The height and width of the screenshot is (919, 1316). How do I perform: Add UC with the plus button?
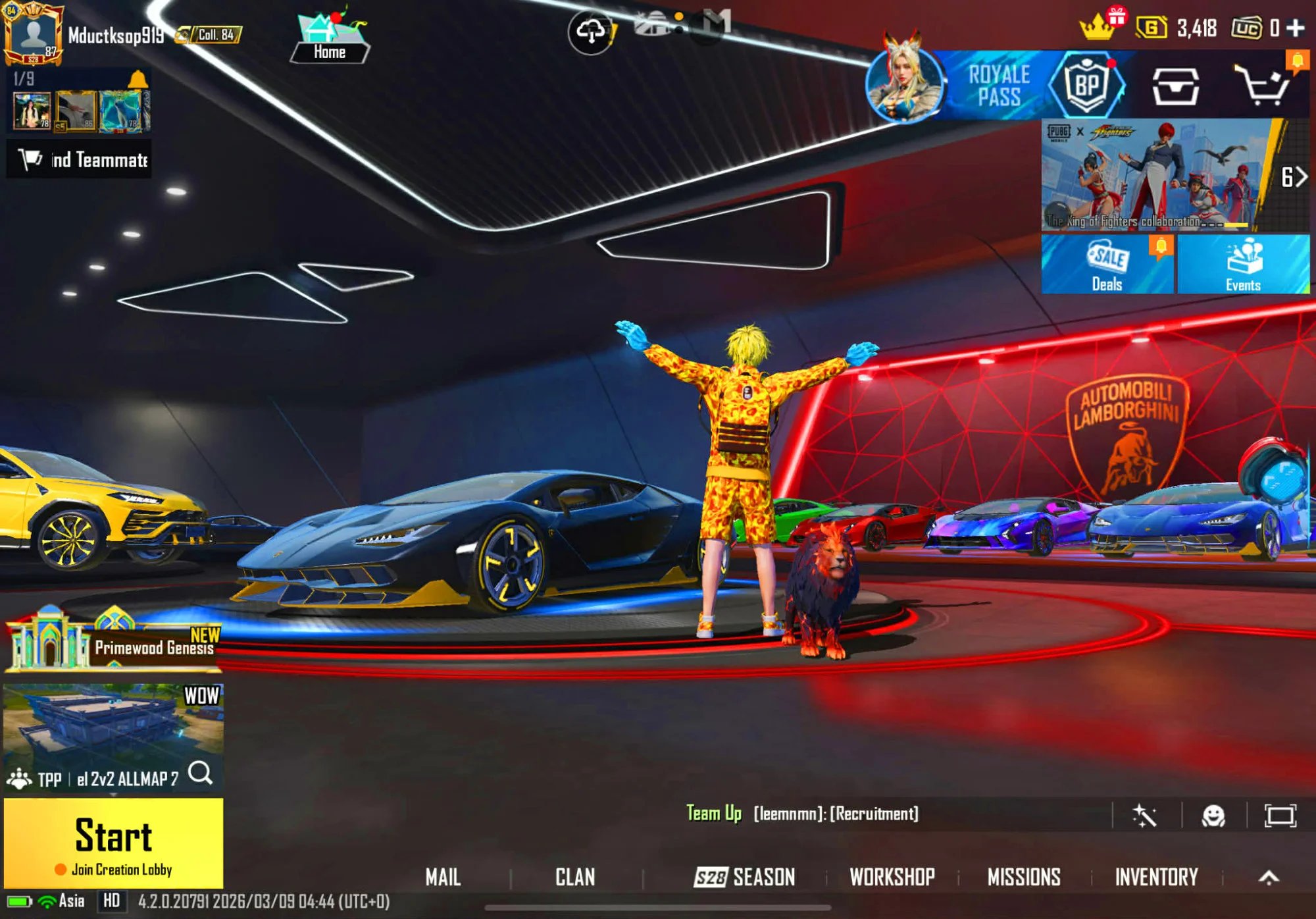1296,28
